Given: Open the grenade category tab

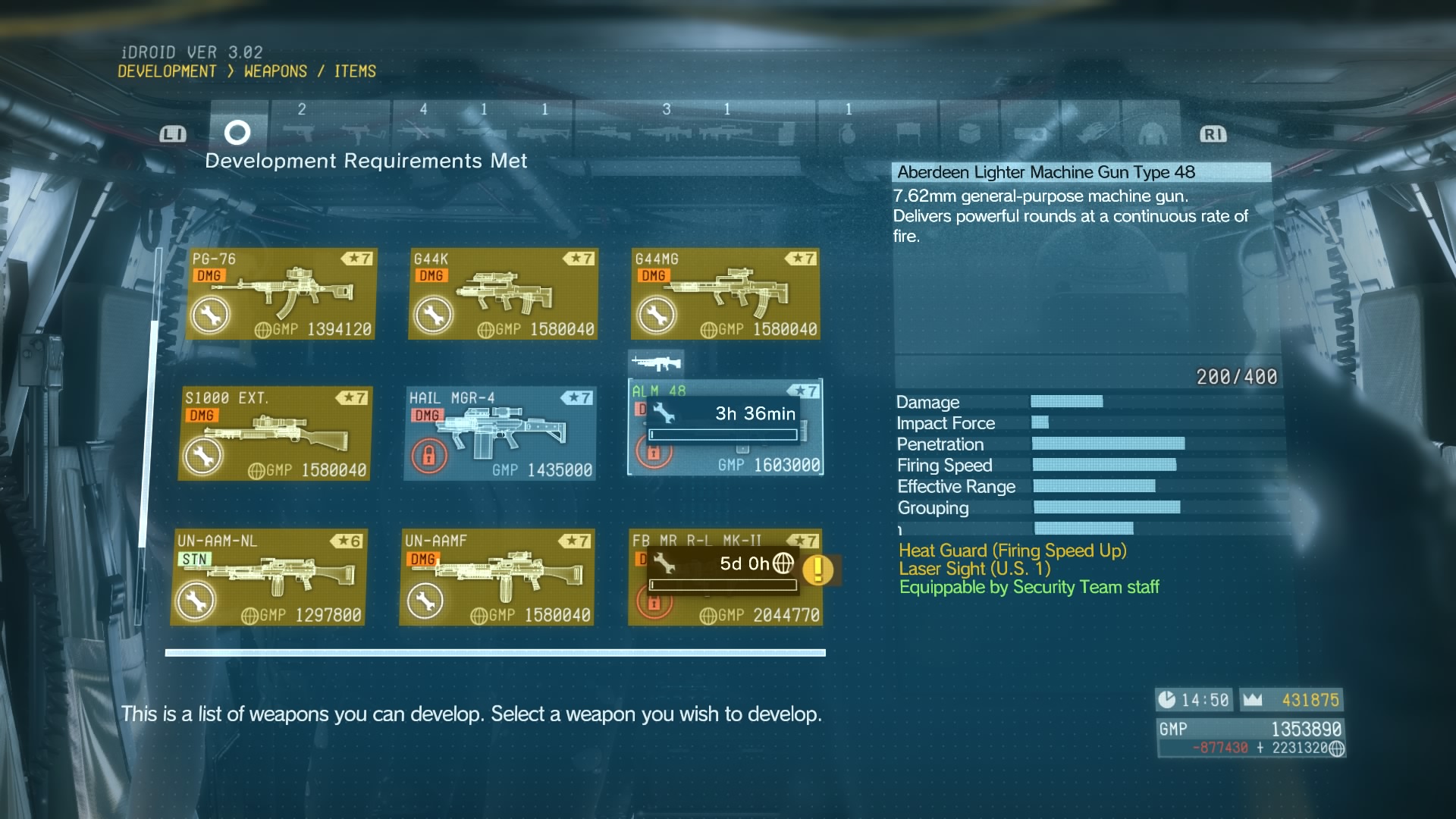Looking at the screenshot, I should click(848, 134).
